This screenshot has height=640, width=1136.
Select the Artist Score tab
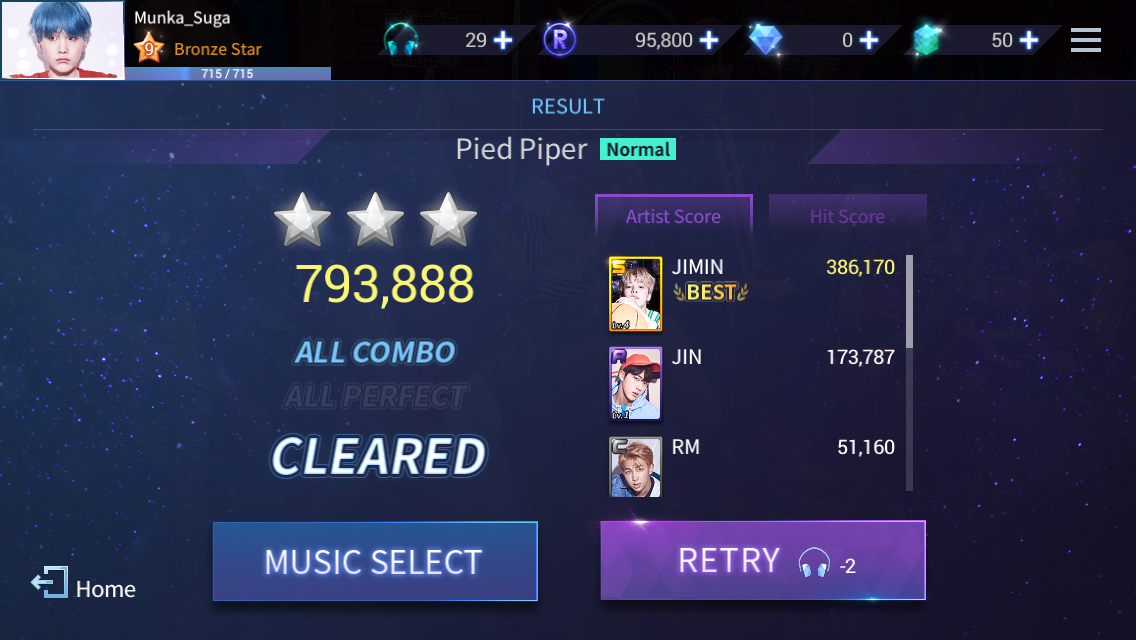click(673, 216)
